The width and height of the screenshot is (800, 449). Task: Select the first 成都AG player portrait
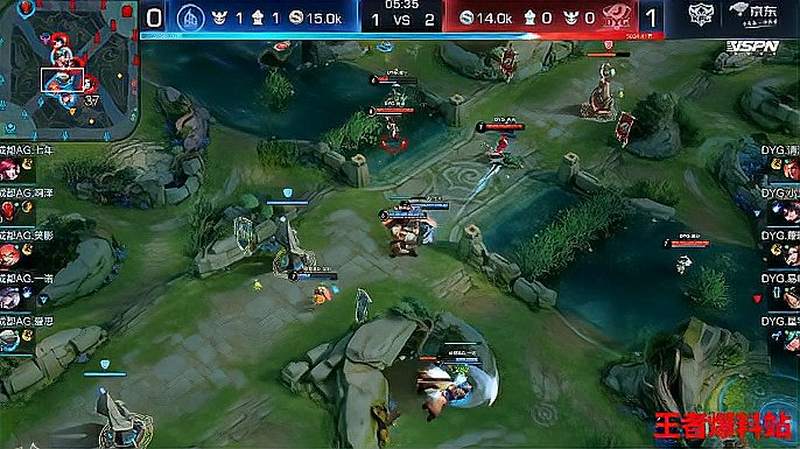pos(12,168)
